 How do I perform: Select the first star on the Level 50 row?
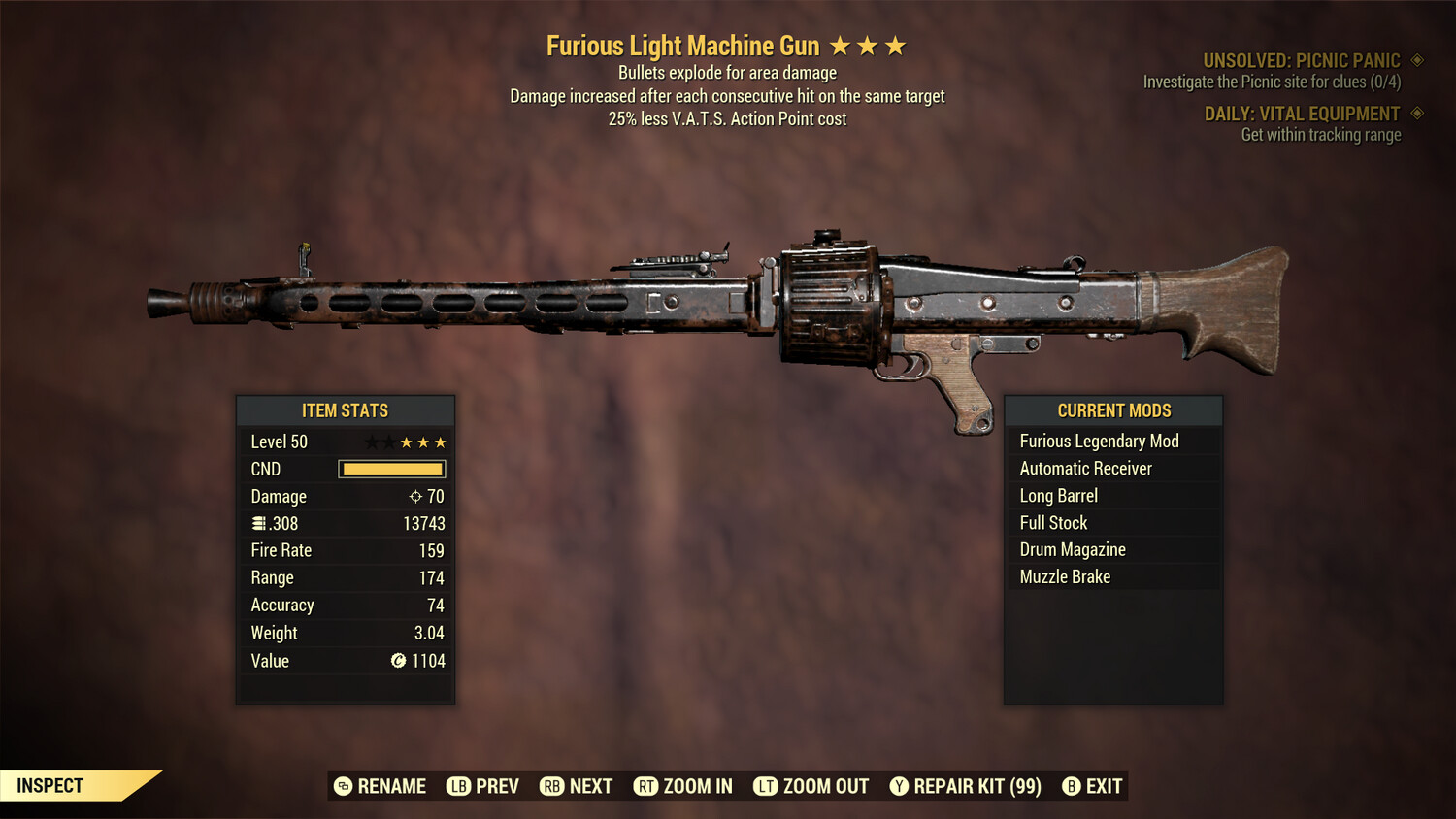[x=370, y=442]
